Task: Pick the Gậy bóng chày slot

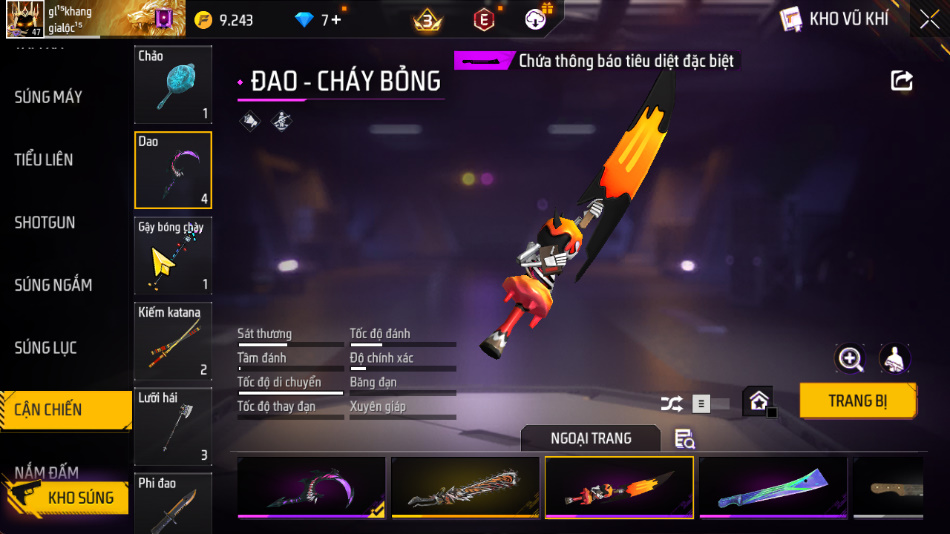Action: tap(173, 256)
